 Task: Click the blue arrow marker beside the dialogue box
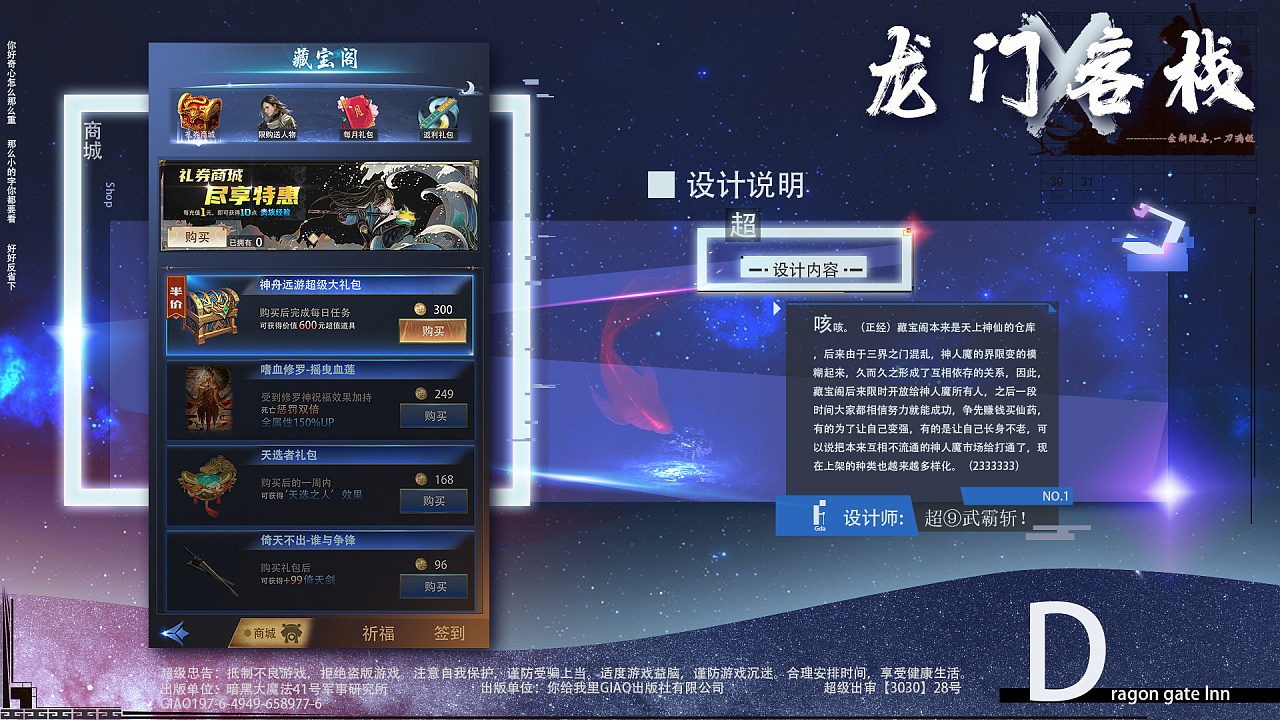778,308
